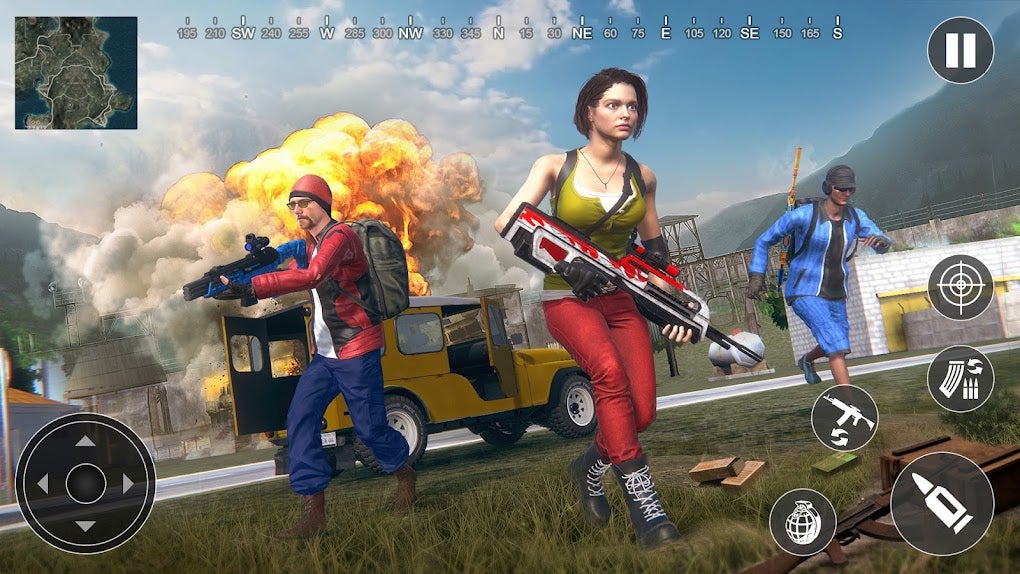Viewport: 1020px width, 574px height.
Task: Tap the left arrow on the movement pad
Action: (x=43, y=484)
